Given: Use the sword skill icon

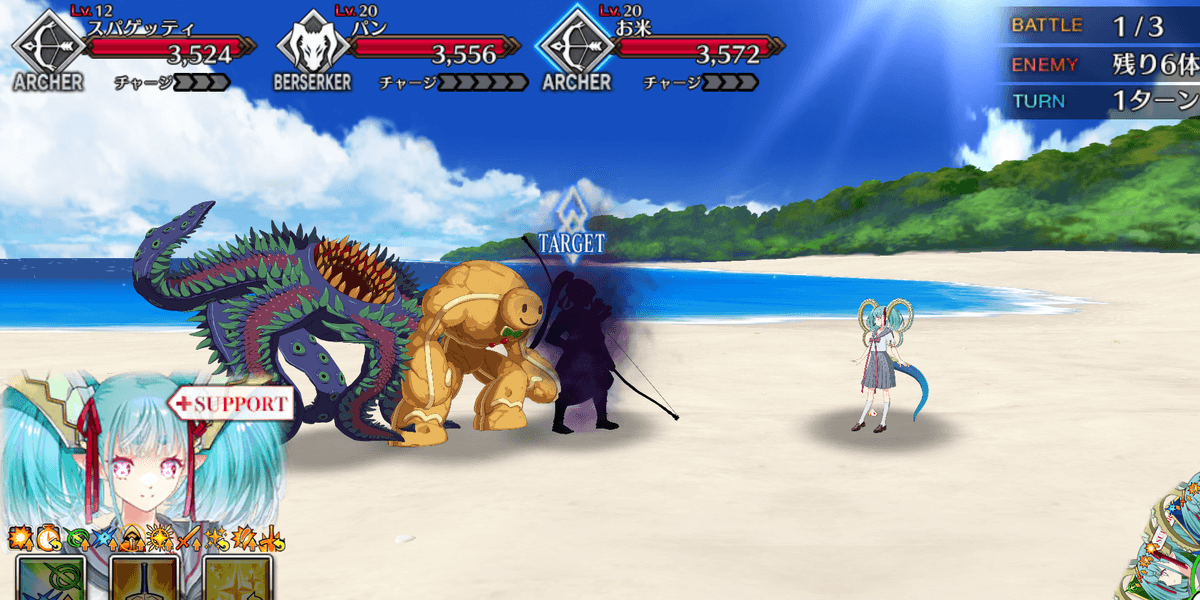Looking at the screenshot, I should [x=144, y=578].
